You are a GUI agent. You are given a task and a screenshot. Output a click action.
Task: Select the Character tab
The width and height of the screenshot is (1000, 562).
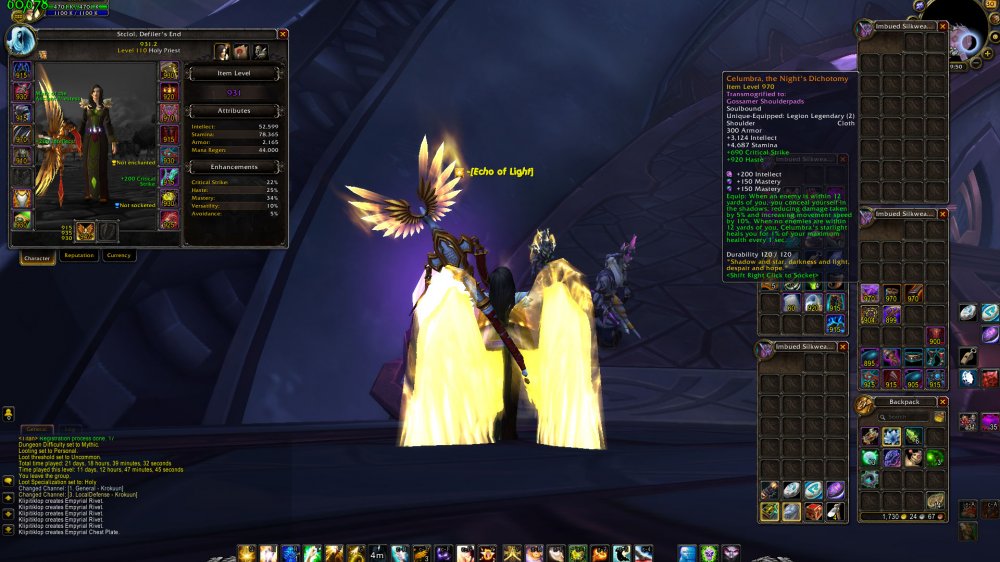tap(37, 257)
